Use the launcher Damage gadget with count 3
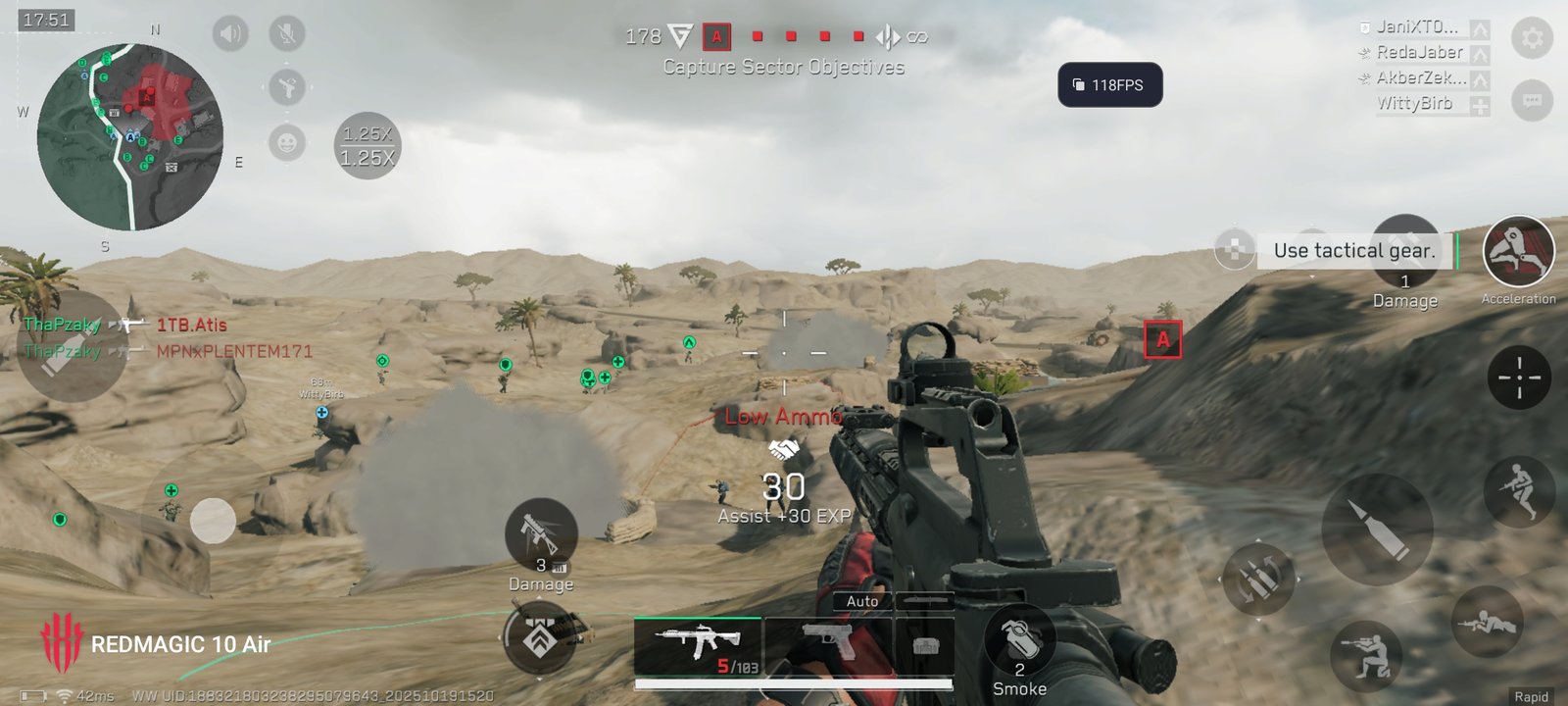 point(541,534)
